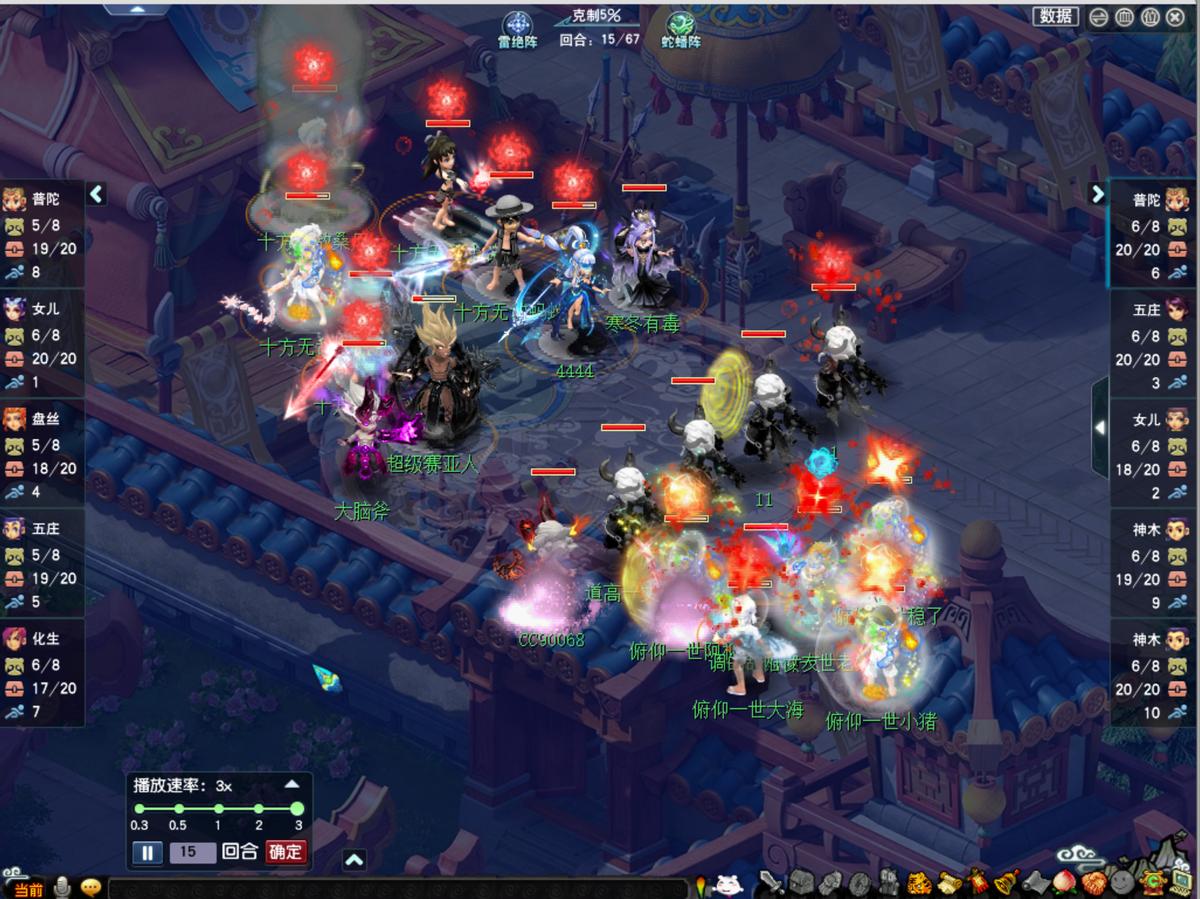Open the 当前 chat channel selector
Image resolution: width=1200 pixels, height=899 pixels.
[24, 888]
